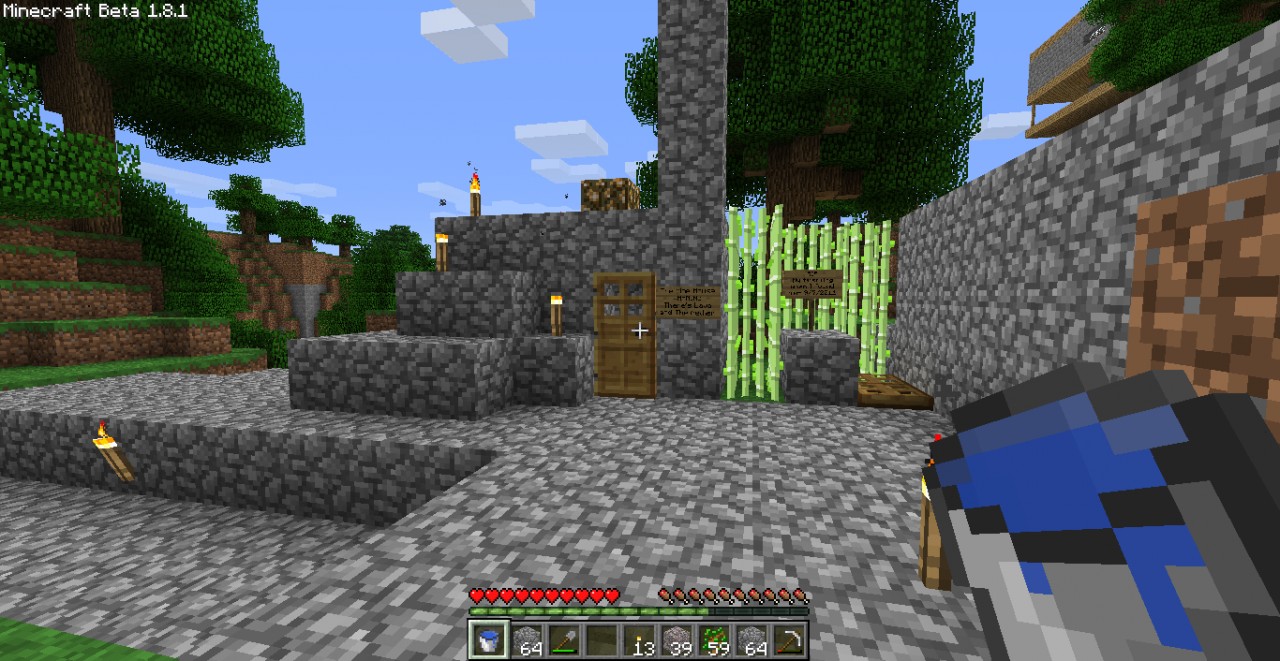
Task: Select the water bucket hotbar slot
Action: [x=489, y=640]
